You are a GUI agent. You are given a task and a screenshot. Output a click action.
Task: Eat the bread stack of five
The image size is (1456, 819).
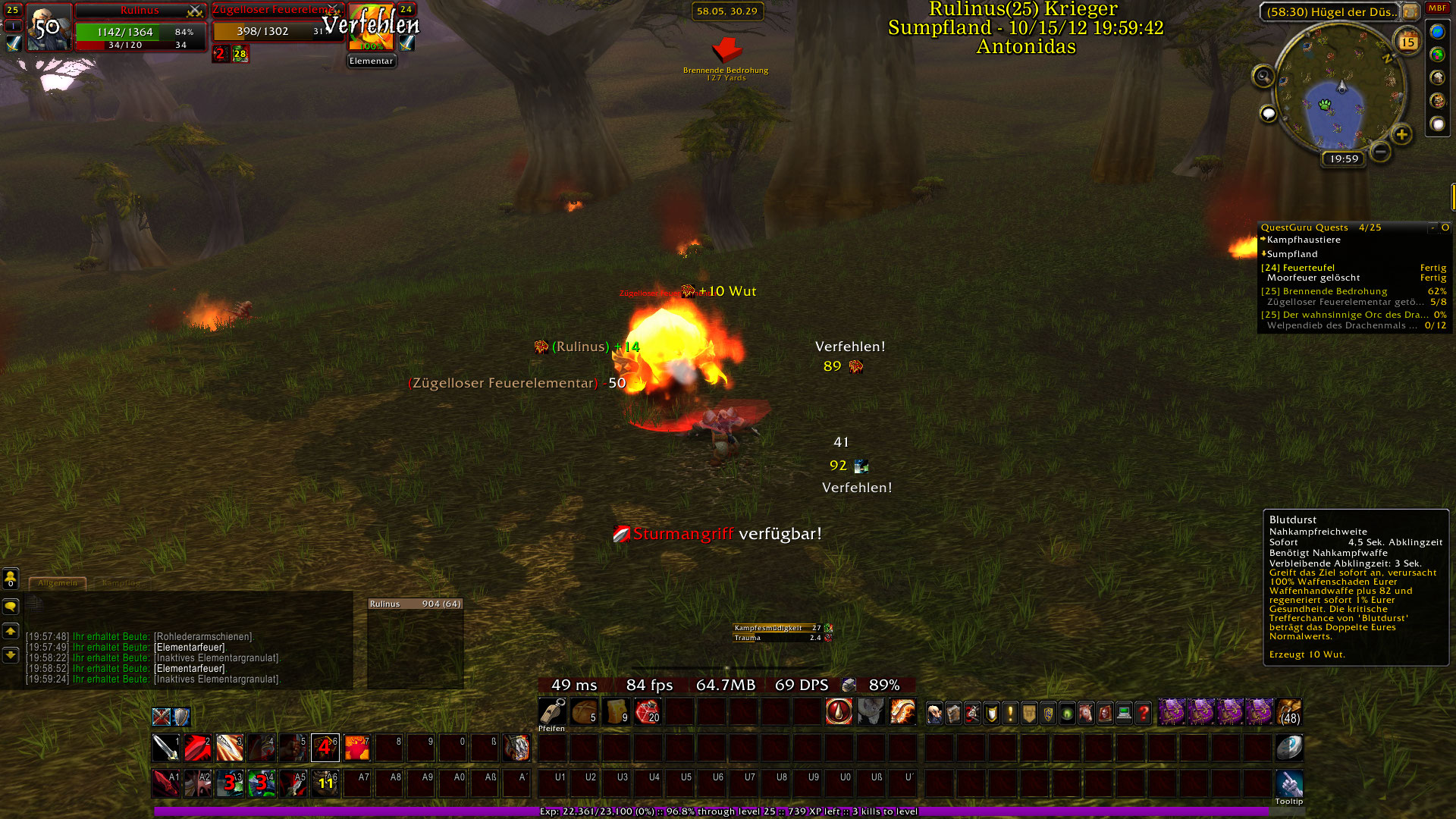pos(584,711)
